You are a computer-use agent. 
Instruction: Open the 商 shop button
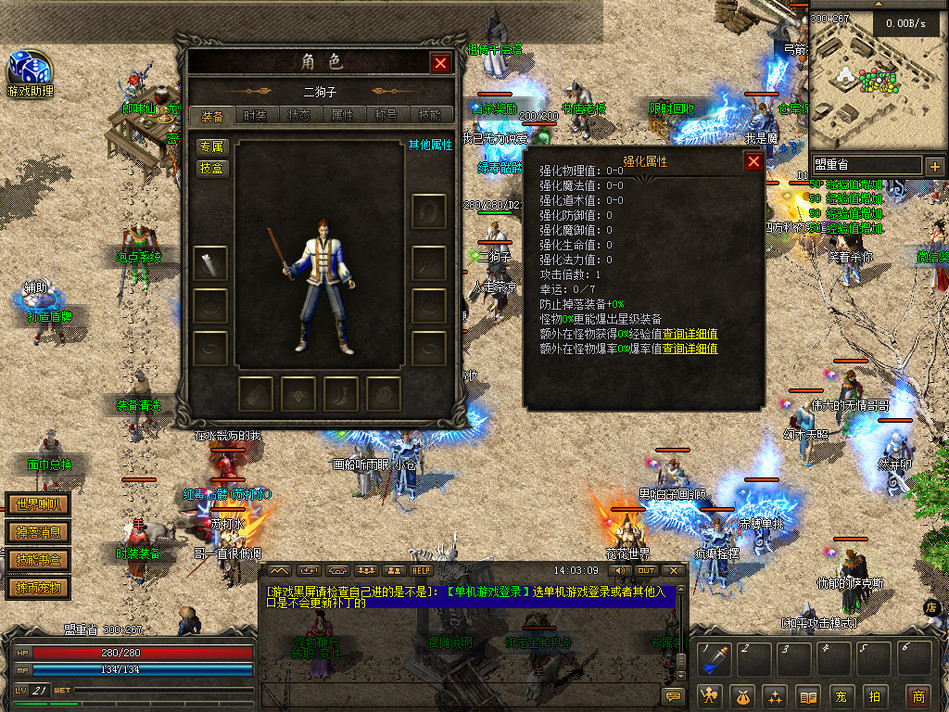click(x=917, y=695)
